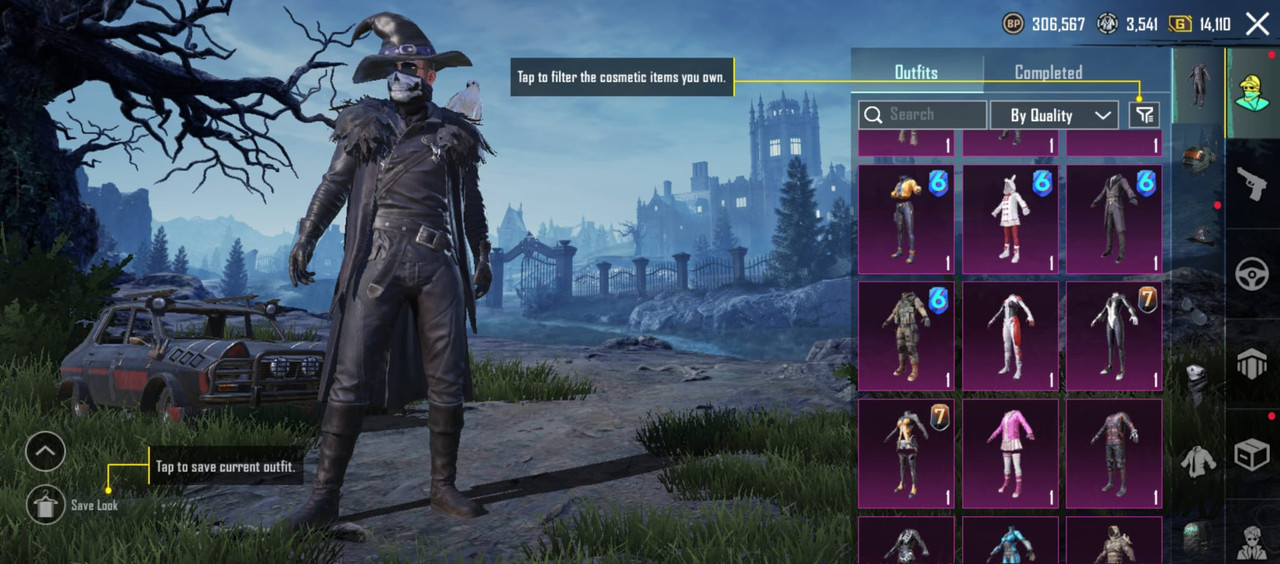The image size is (1280, 564).
Task: Choose the pink jacket and skirt outfit
Action: coord(1010,453)
